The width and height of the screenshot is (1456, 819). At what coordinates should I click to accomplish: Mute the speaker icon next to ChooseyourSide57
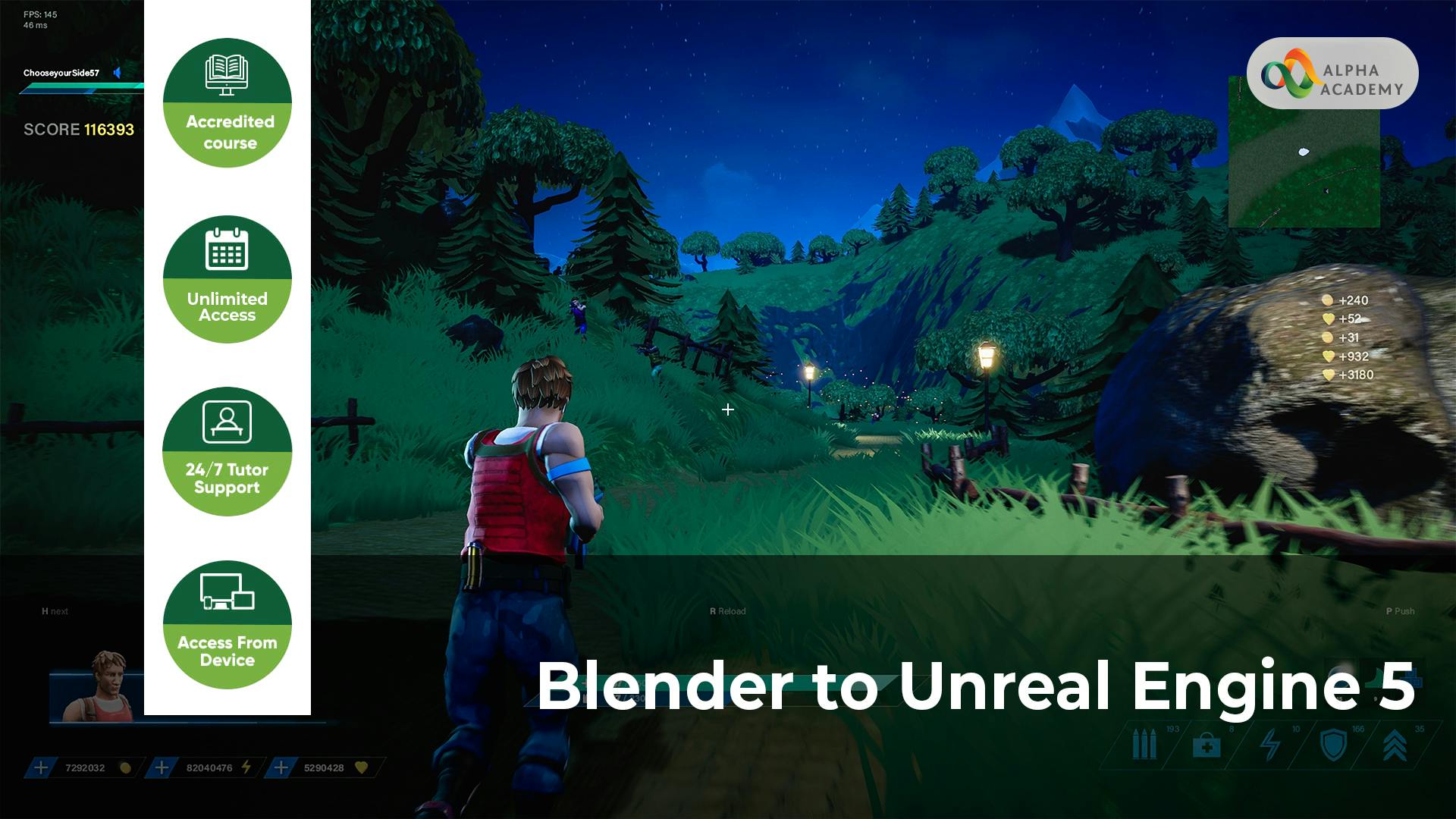[118, 74]
